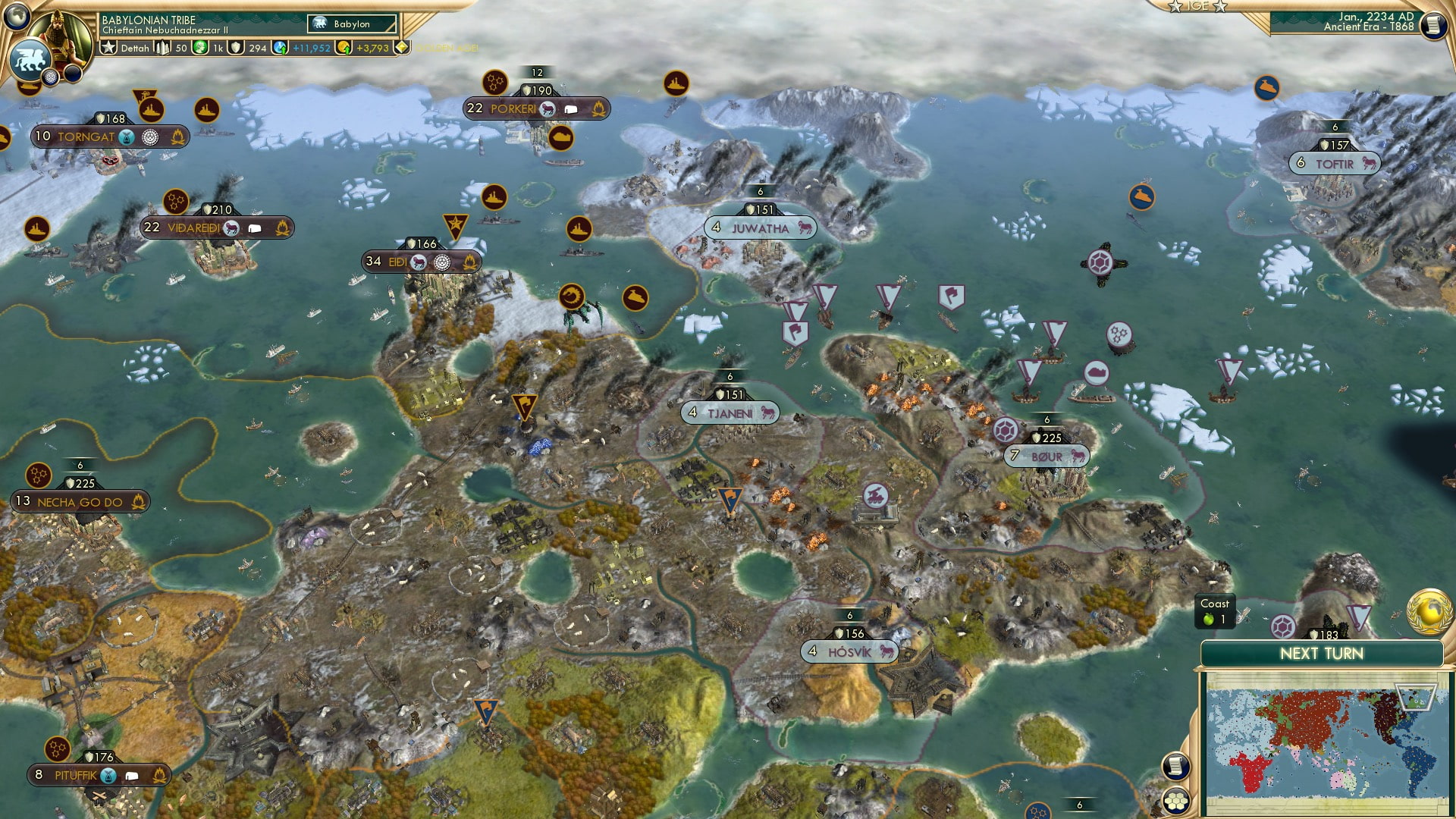Click the gold coin income icon in the top bar
Viewport: 1456px width, 819px height.
click(x=344, y=48)
